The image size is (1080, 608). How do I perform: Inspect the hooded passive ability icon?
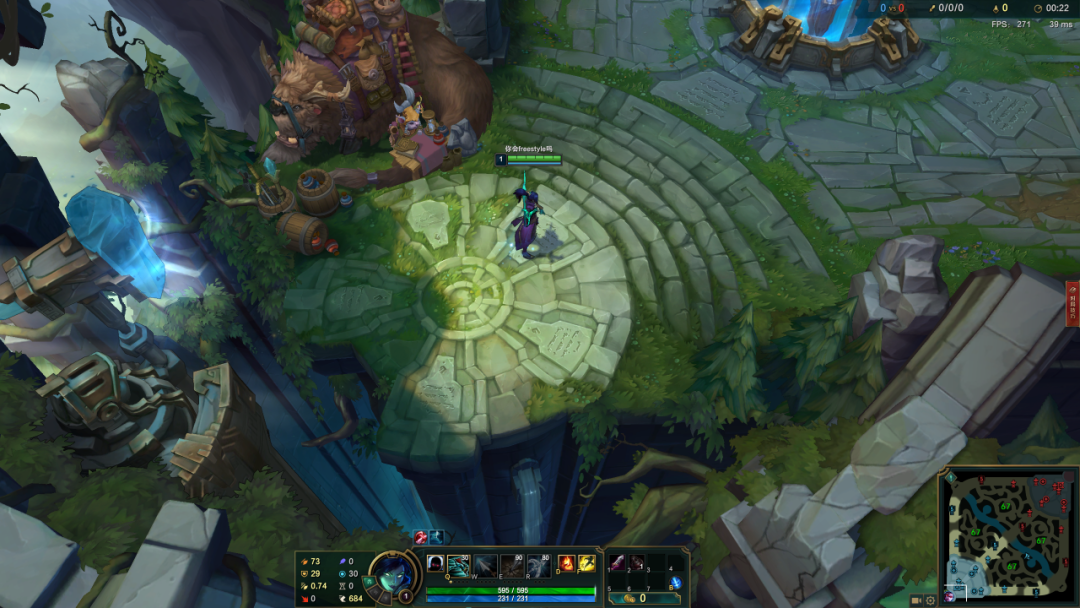coord(436,565)
